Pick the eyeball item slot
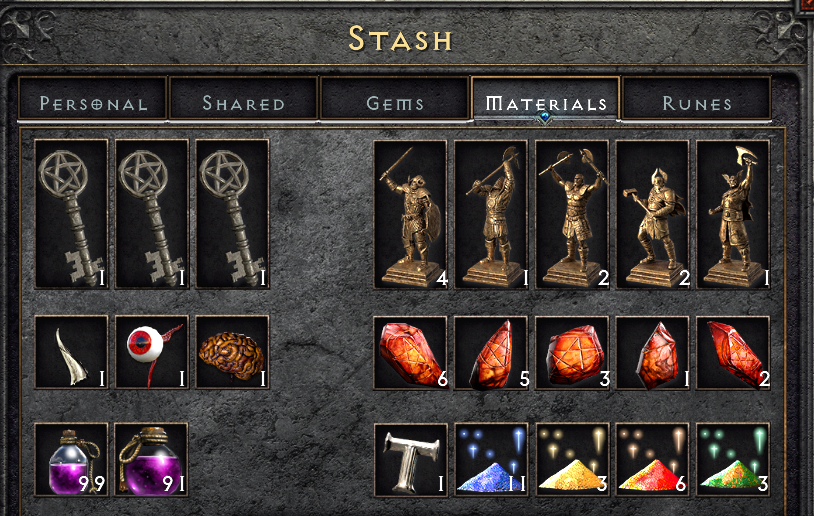814x516 pixels. pyautogui.click(x=152, y=352)
